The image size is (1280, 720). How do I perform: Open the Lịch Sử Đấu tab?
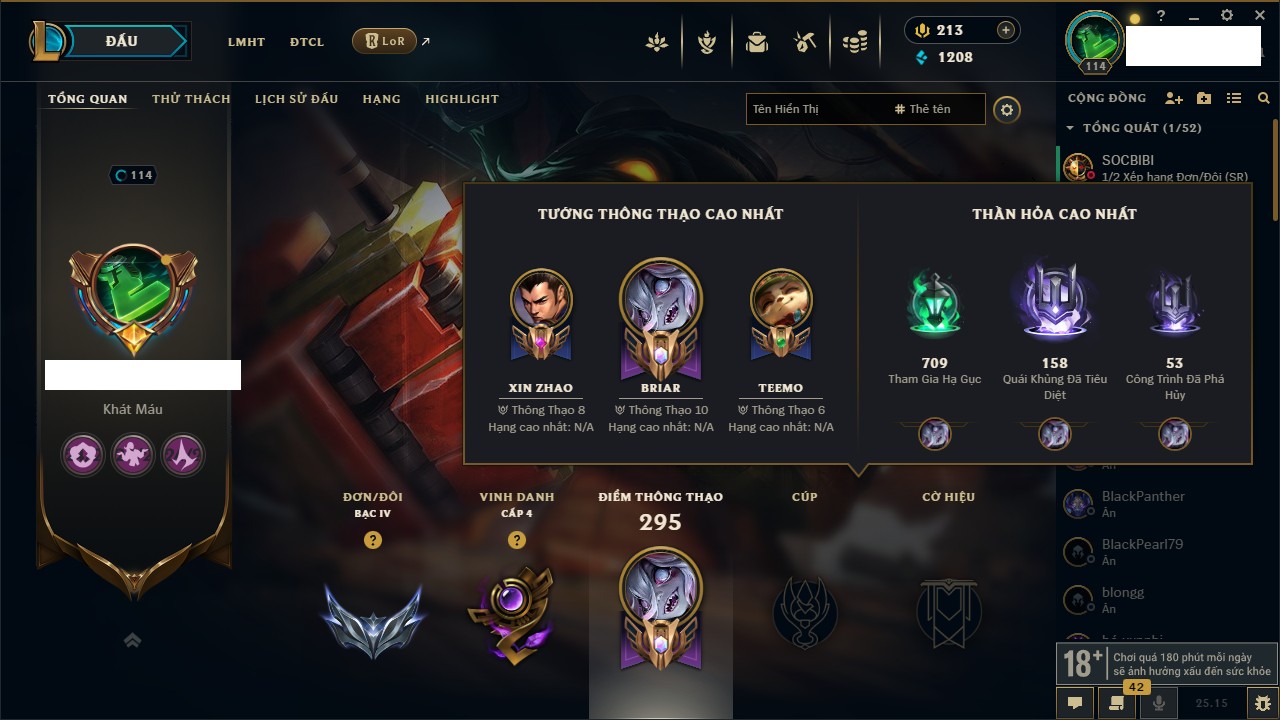296,99
